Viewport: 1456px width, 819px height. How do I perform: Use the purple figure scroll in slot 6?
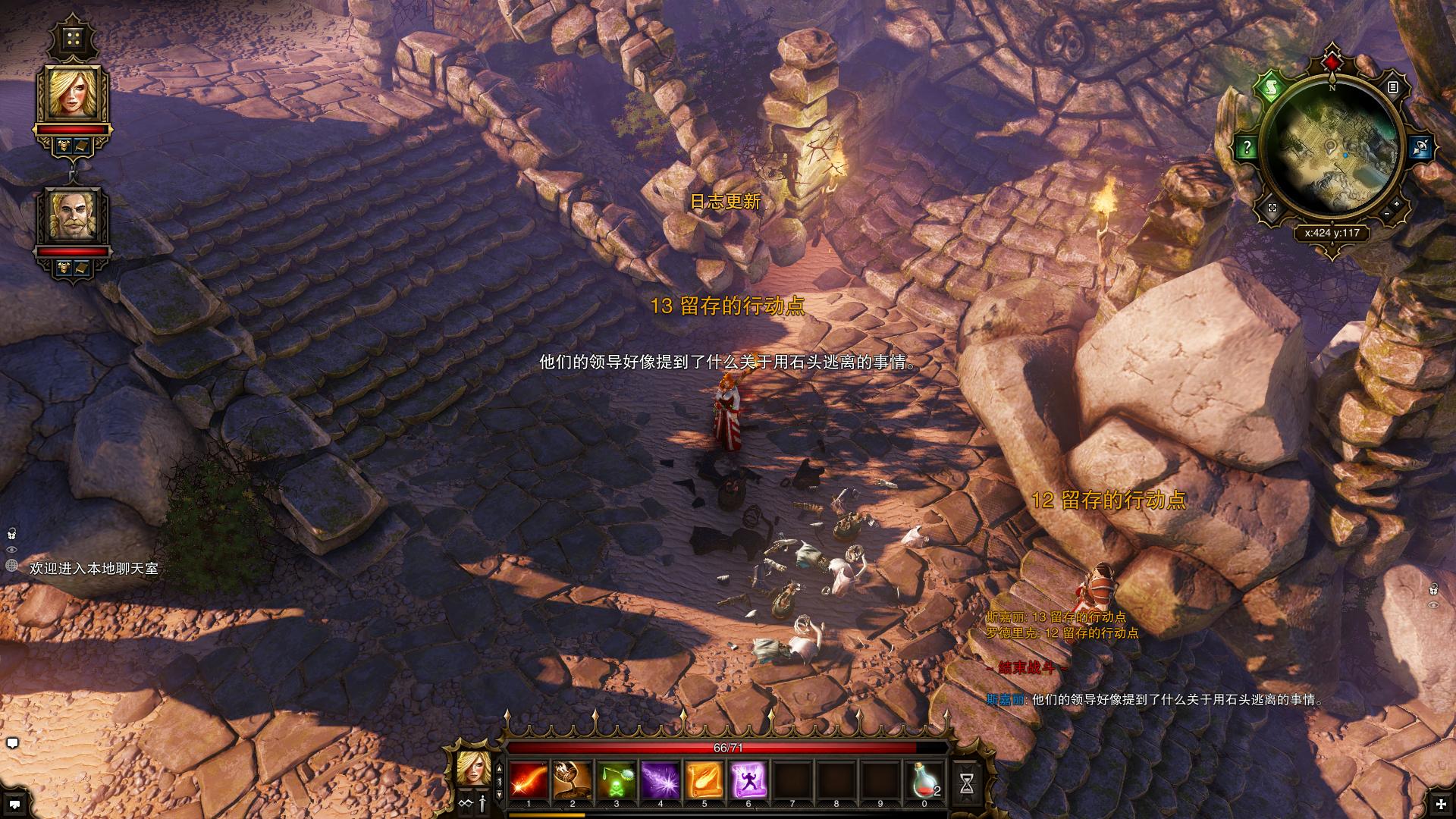[748, 780]
